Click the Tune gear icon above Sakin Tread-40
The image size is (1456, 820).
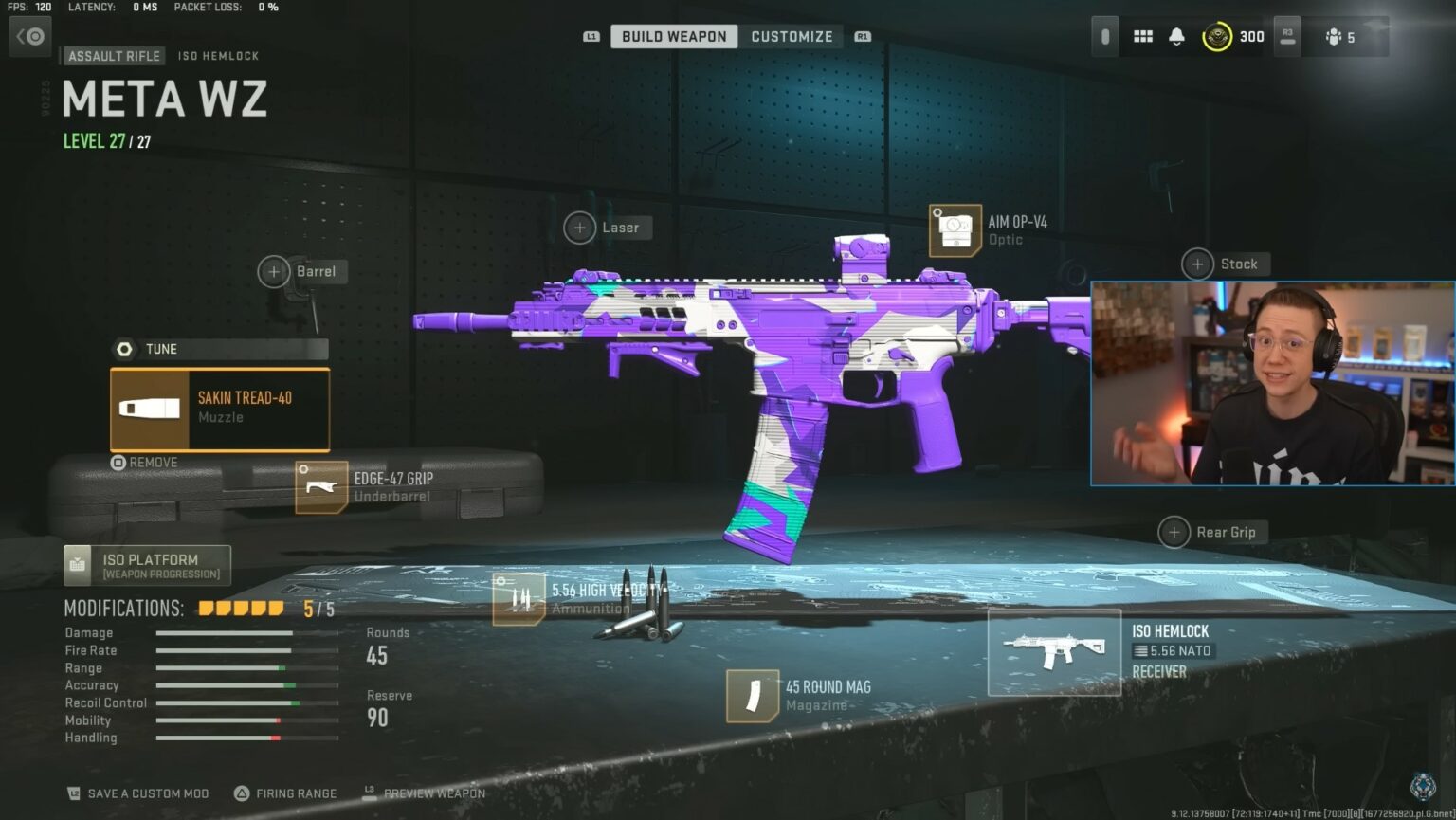[x=124, y=349]
